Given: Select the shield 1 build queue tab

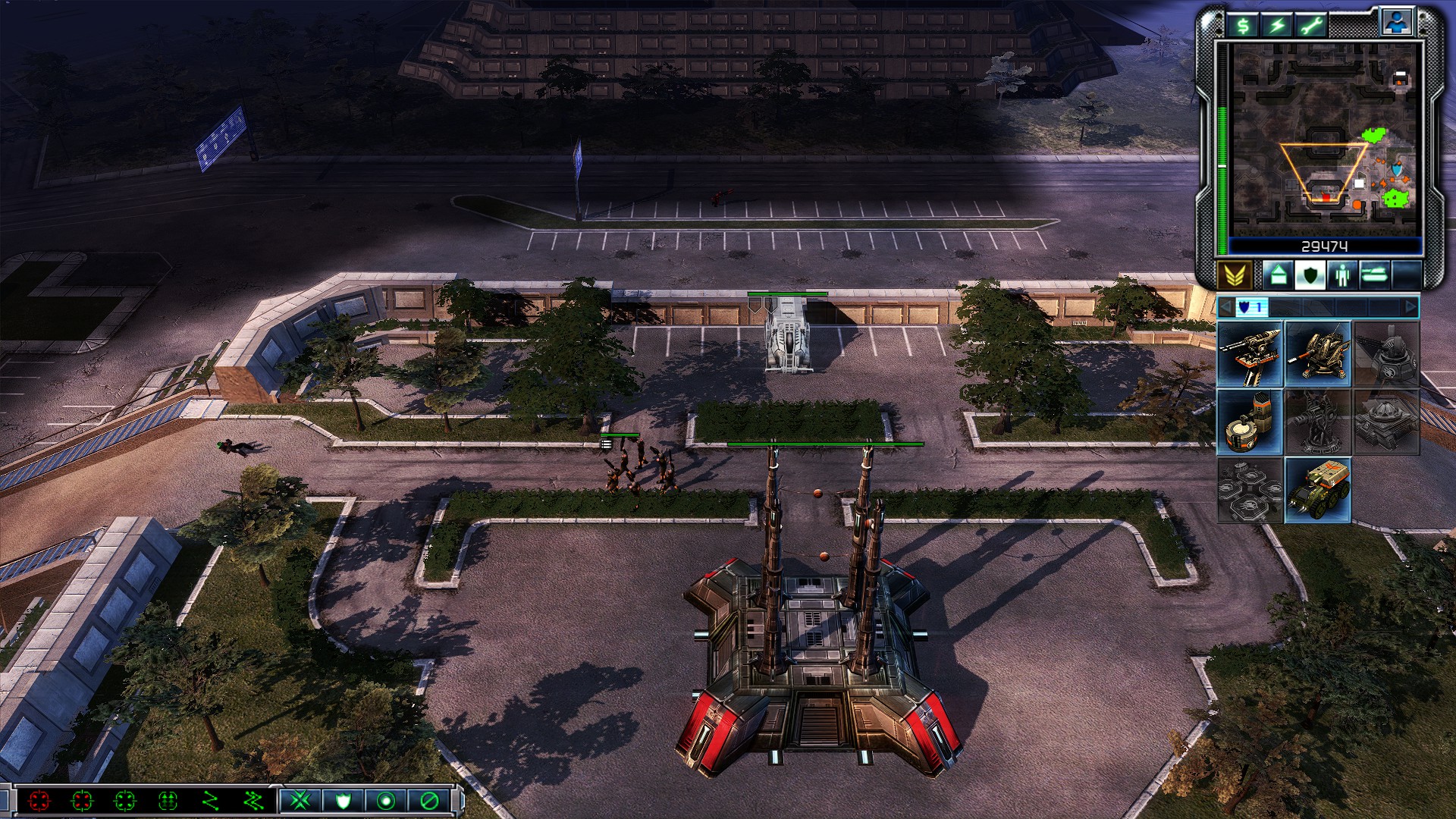Looking at the screenshot, I should click(1250, 307).
